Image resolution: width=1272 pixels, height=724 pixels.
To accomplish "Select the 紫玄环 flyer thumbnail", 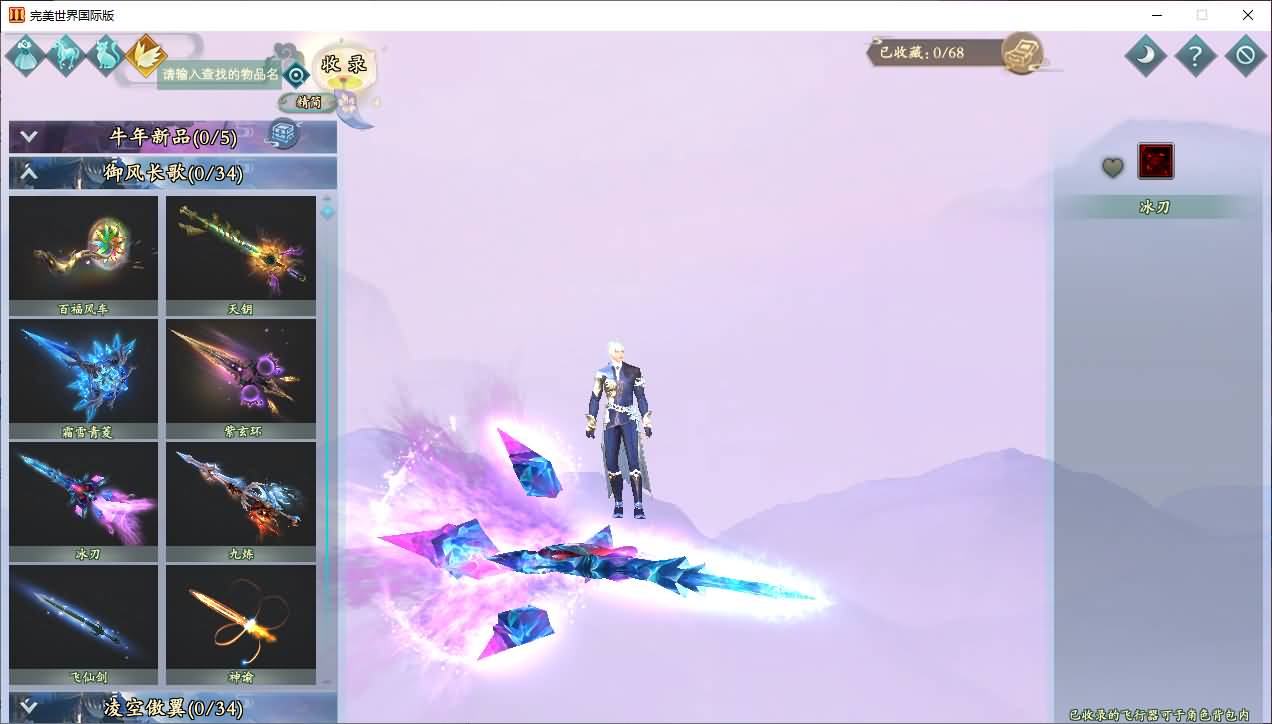I will point(241,372).
